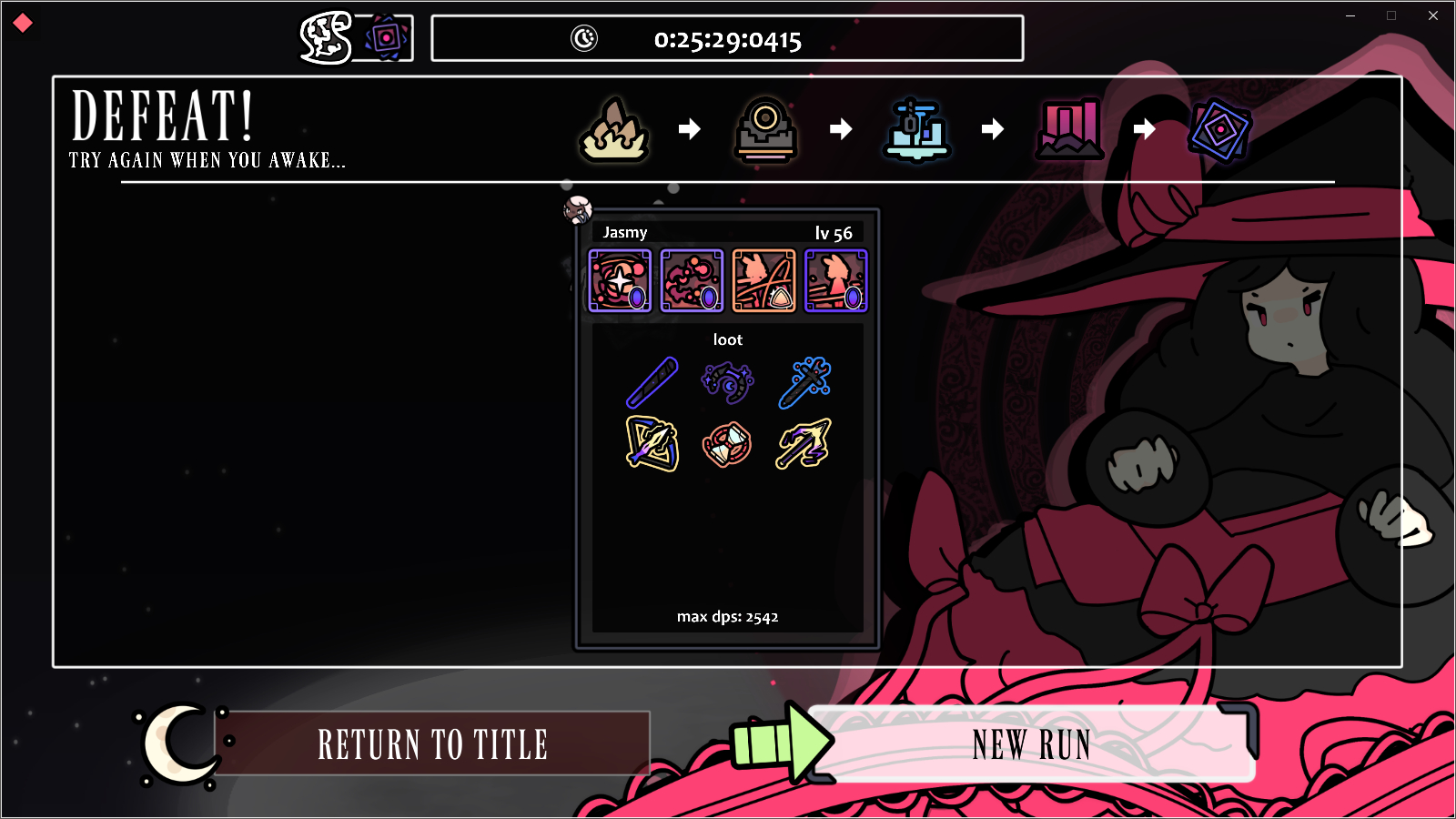1456x819 pixels.
Task: Inspect the golden bow loot item
Action: coord(652,444)
